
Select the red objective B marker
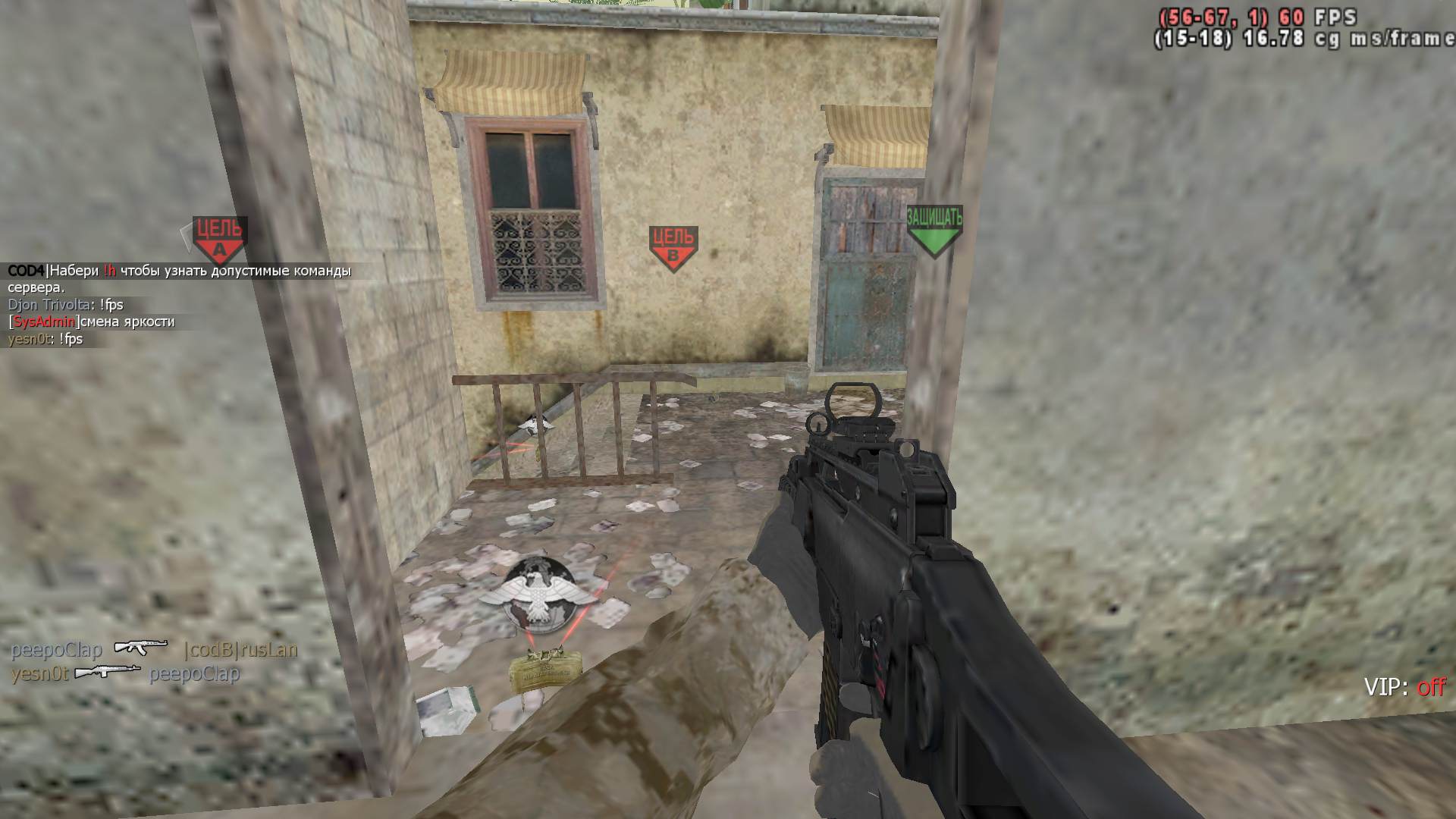(673, 247)
